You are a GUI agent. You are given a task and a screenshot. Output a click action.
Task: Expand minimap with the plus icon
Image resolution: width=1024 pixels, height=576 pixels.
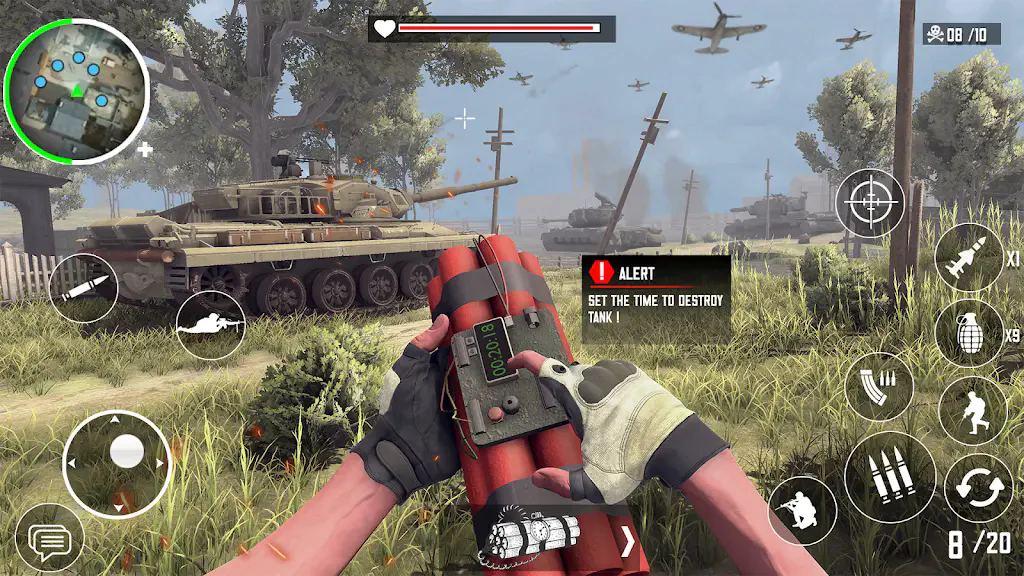pos(145,150)
